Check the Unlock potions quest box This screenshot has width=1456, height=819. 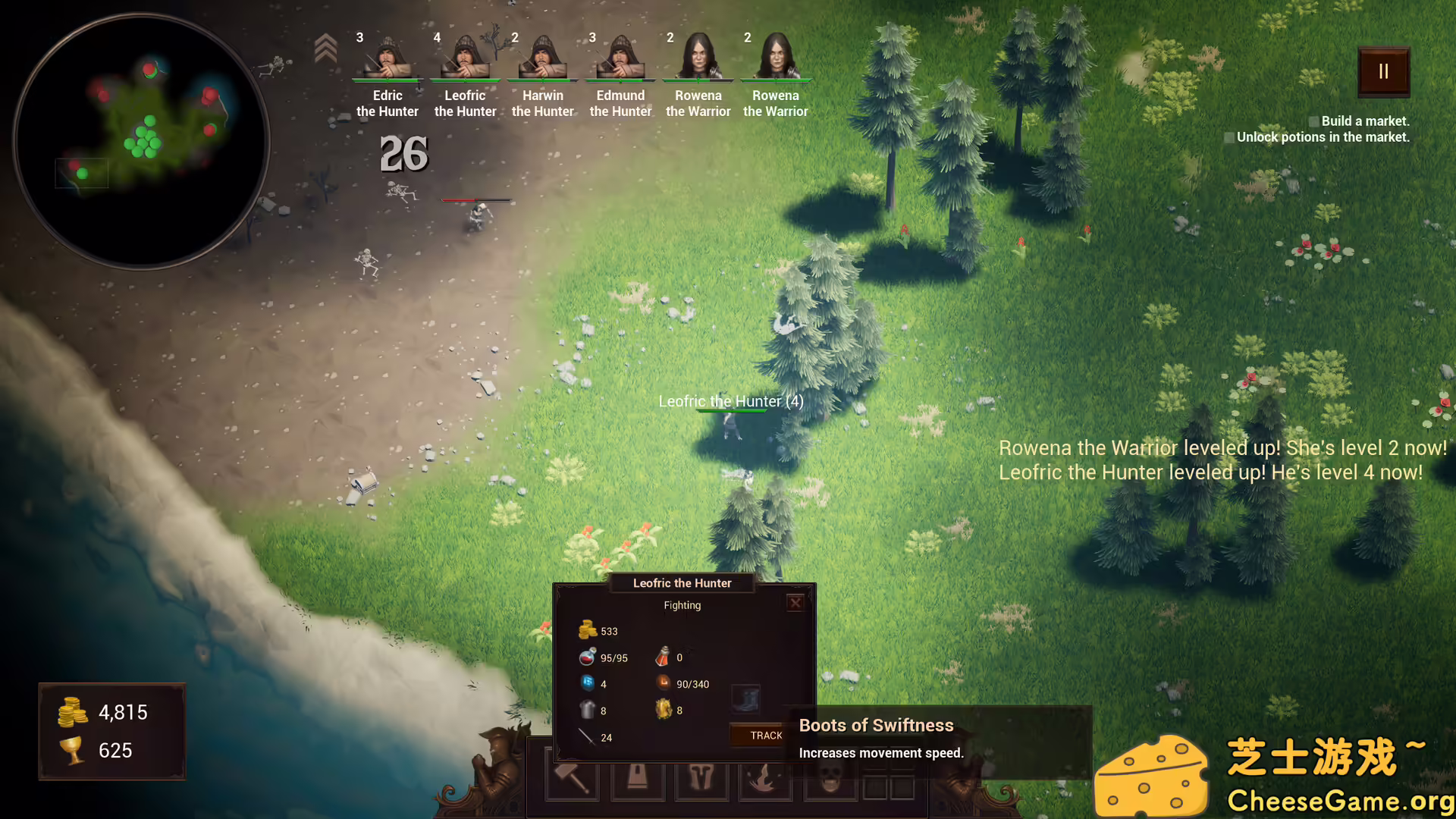pyautogui.click(x=1229, y=137)
